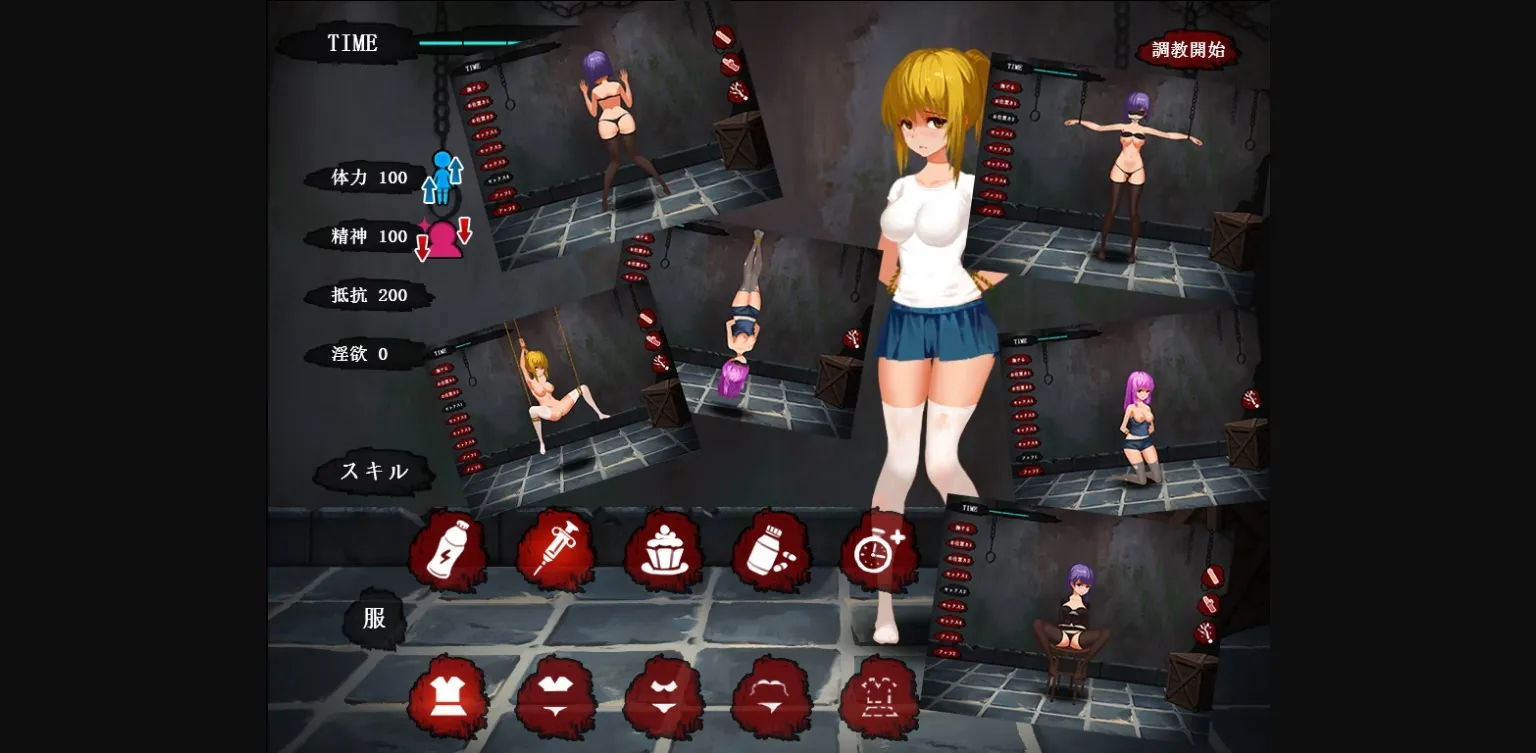This screenshot has height=753, width=1536.
Task: Select the syringe injection item
Action: click(557, 549)
